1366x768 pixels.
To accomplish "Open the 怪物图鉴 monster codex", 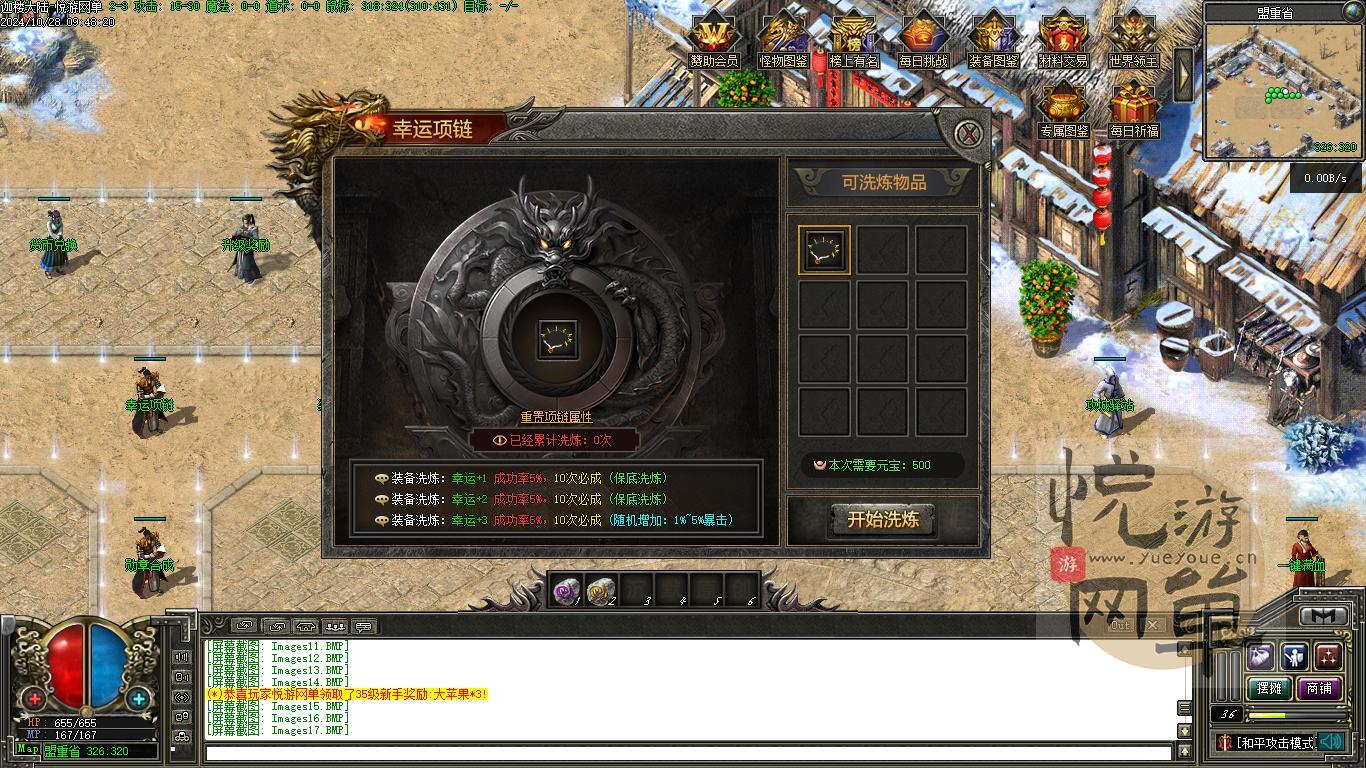I will (x=784, y=40).
